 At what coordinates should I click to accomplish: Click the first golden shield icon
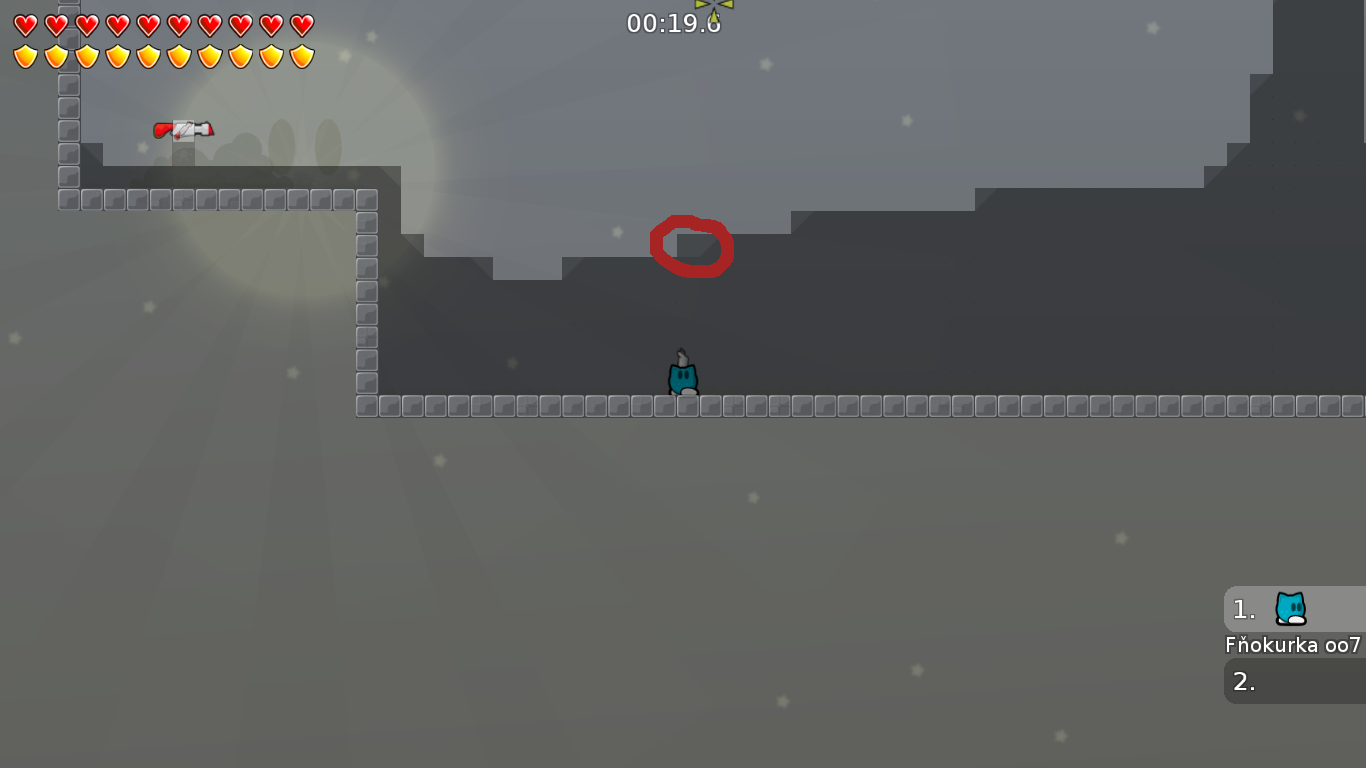coord(25,55)
